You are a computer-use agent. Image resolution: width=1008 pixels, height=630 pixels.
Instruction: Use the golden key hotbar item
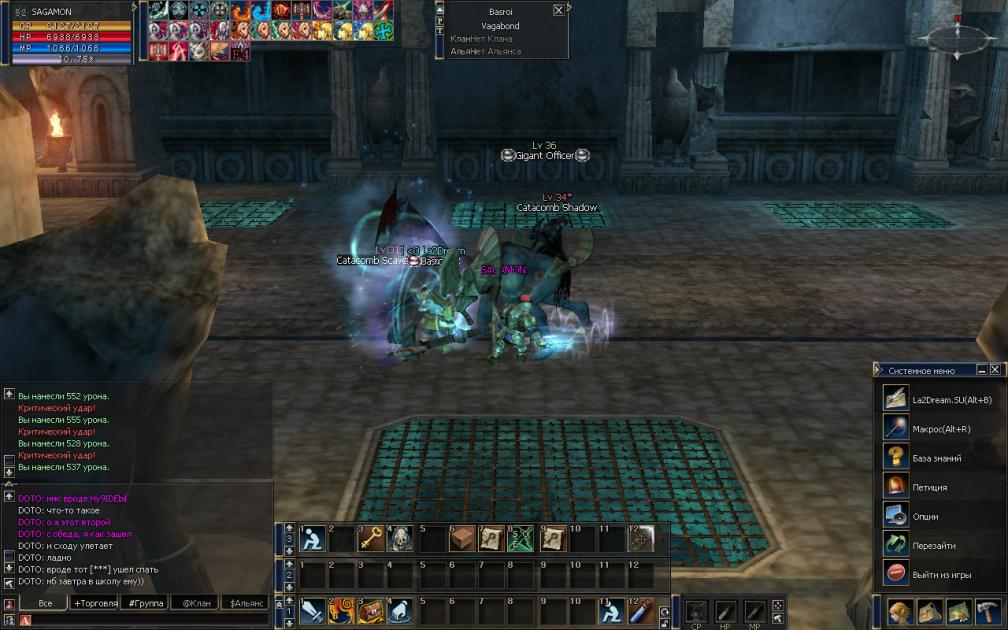tap(372, 539)
